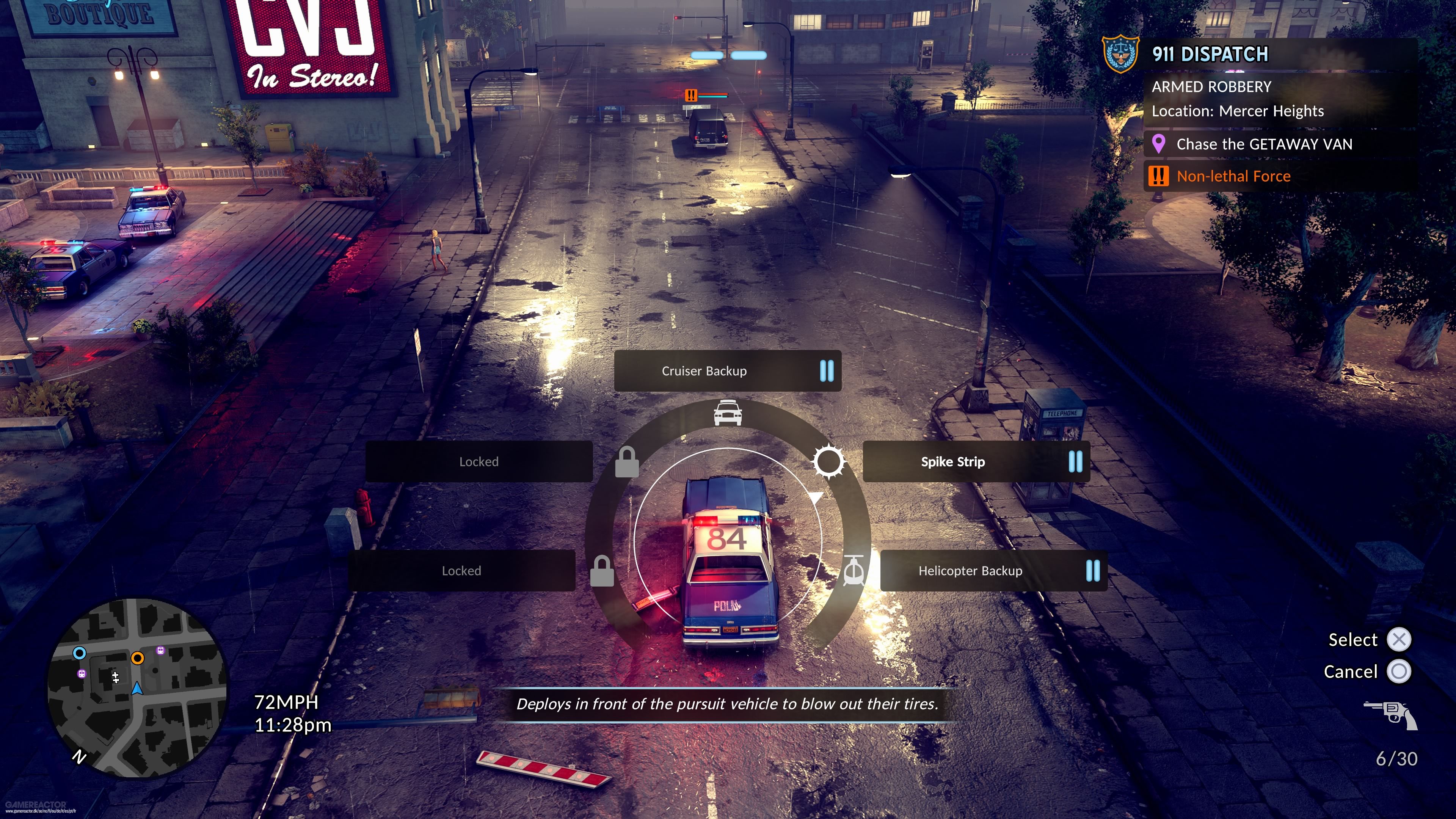Screen dimensions: 1456x819
Task: Choose the Cruiser Backup option
Action: [704, 371]
